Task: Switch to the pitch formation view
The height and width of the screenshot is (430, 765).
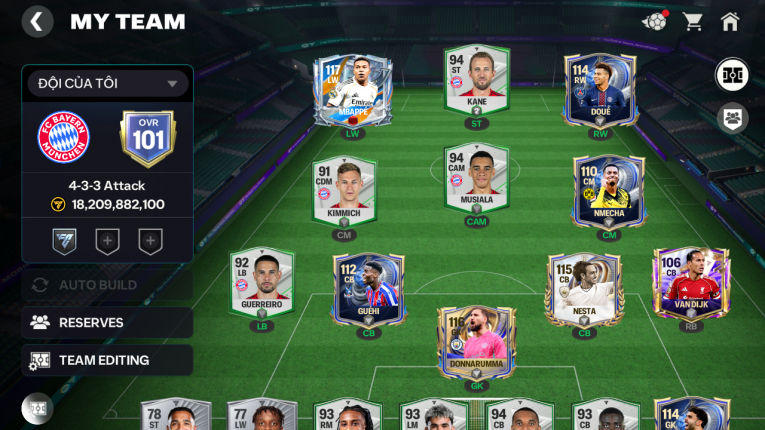Action: [x=732, y=75]
